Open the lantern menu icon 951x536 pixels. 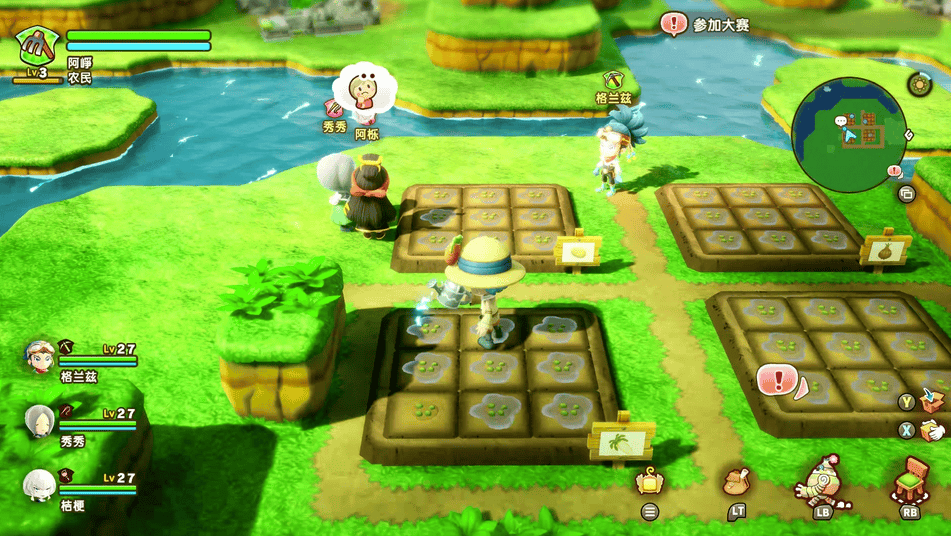pyautogui.click(x=650, y=481)
